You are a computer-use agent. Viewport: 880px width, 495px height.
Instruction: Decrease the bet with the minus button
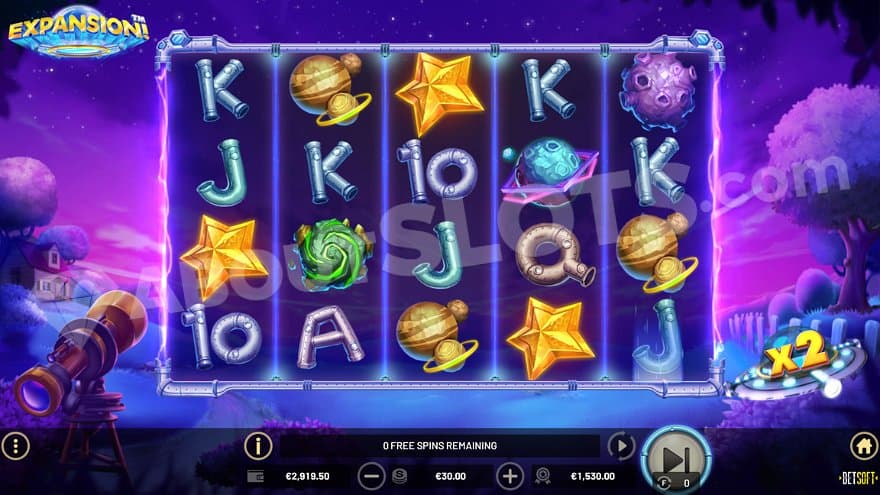(371, 477)
